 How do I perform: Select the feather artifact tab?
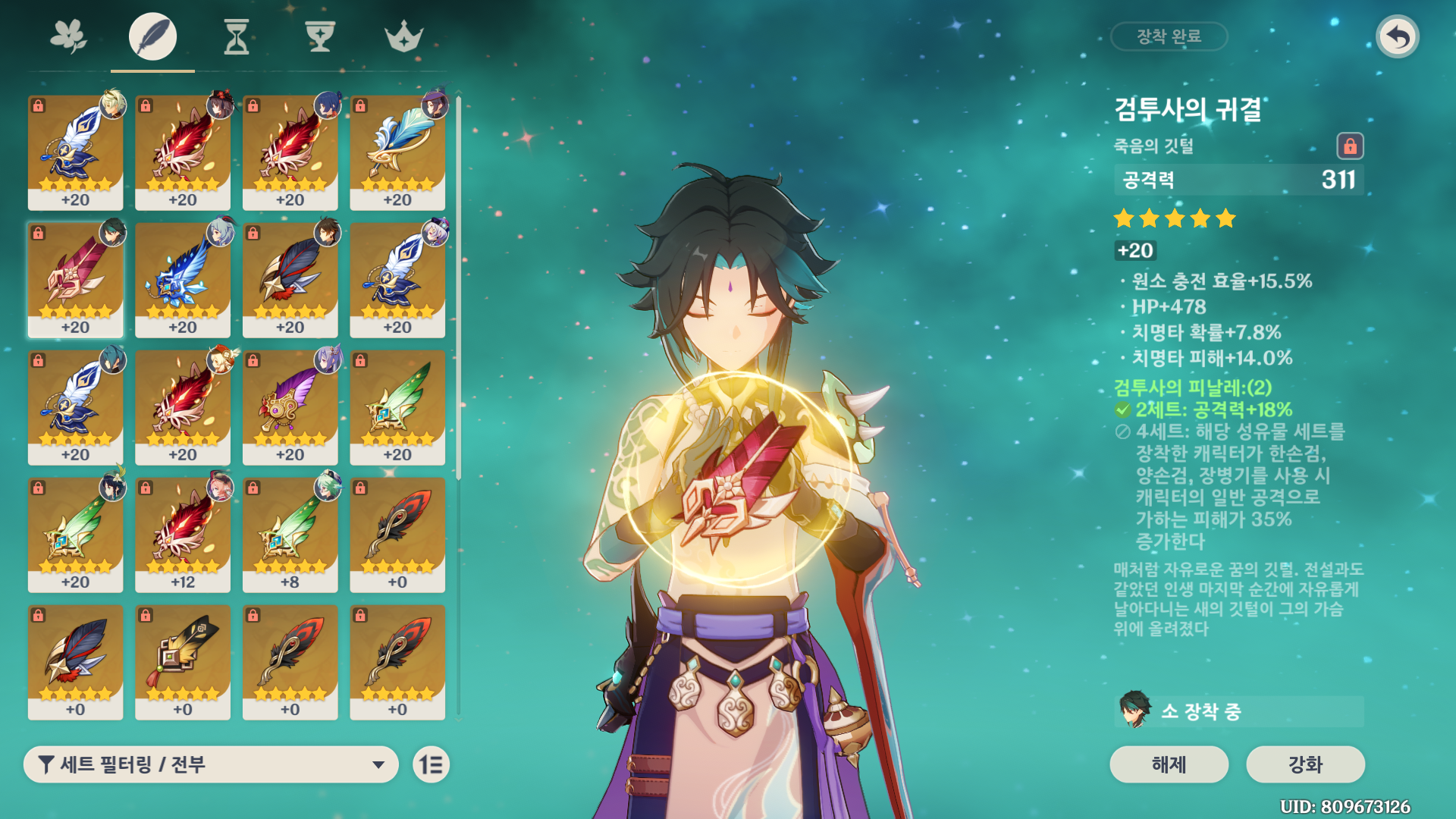pos(152,36)
